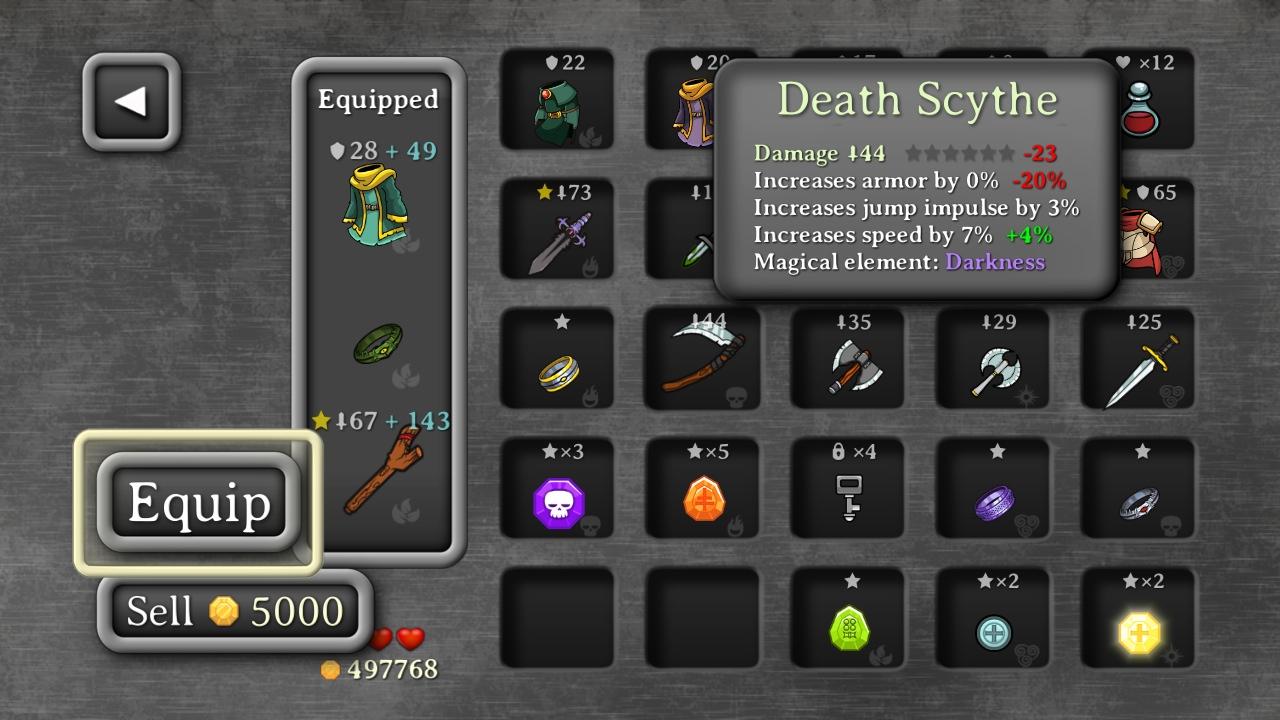Select the red armor with 65 defense
The image size is (1280, 720).
coord(1137,235)
